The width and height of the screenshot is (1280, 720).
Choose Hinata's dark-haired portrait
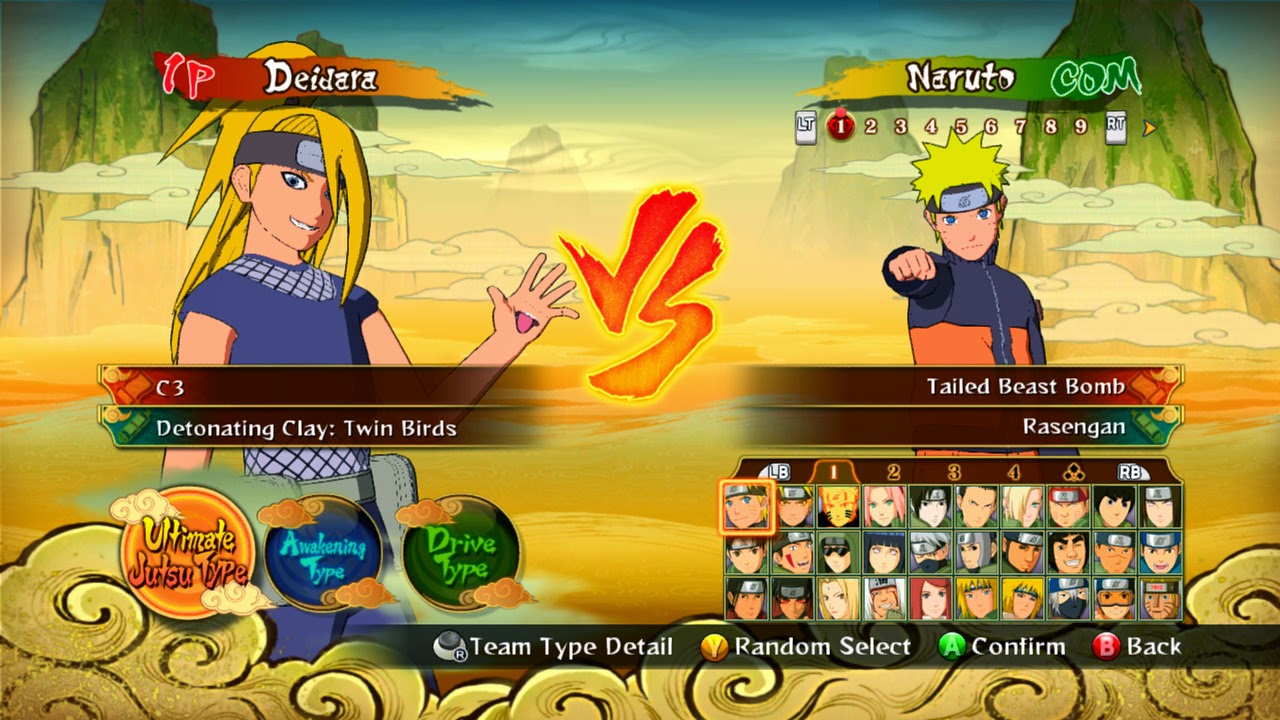coord(884,553)
